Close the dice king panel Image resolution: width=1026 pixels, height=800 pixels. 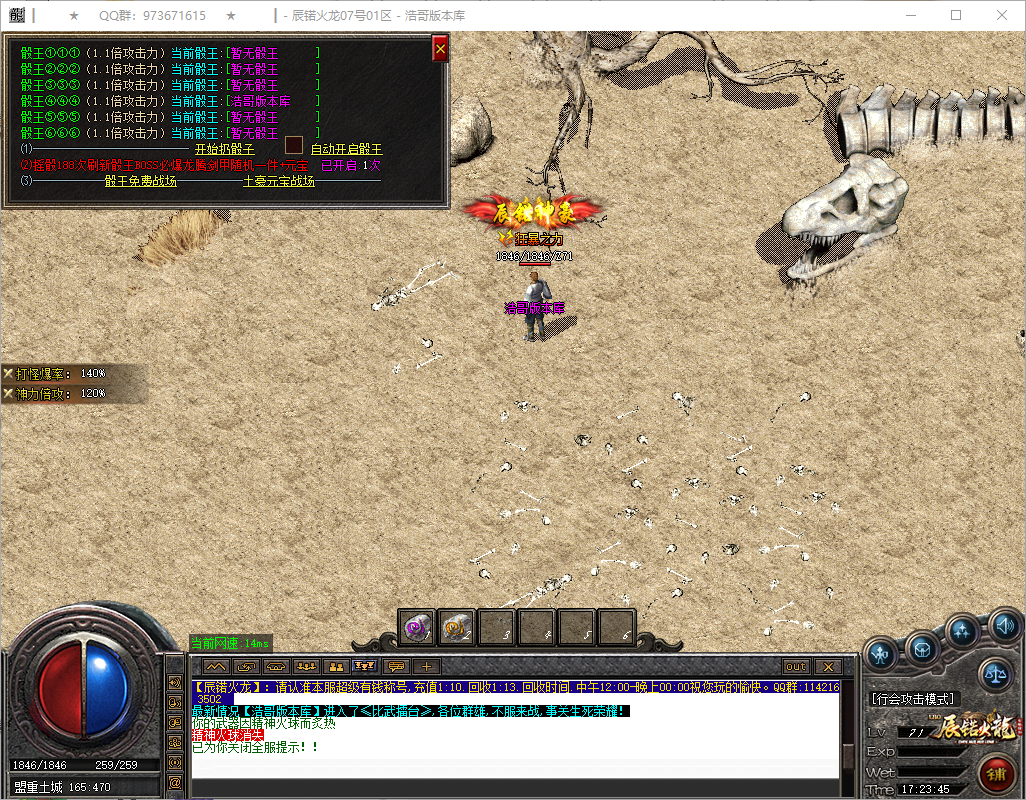coord(440,48)
